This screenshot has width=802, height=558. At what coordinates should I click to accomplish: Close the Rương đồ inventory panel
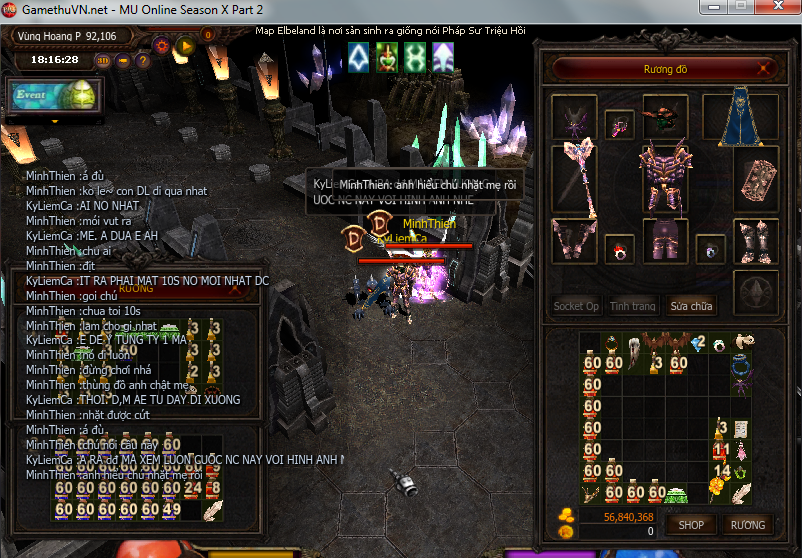pyautogui.click(x=765, y=69)
